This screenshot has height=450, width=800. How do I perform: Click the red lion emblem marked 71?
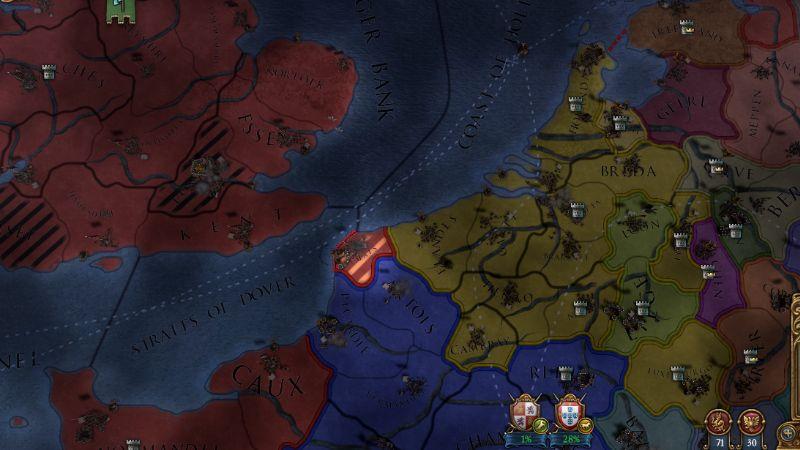click(x=717, y=421)
